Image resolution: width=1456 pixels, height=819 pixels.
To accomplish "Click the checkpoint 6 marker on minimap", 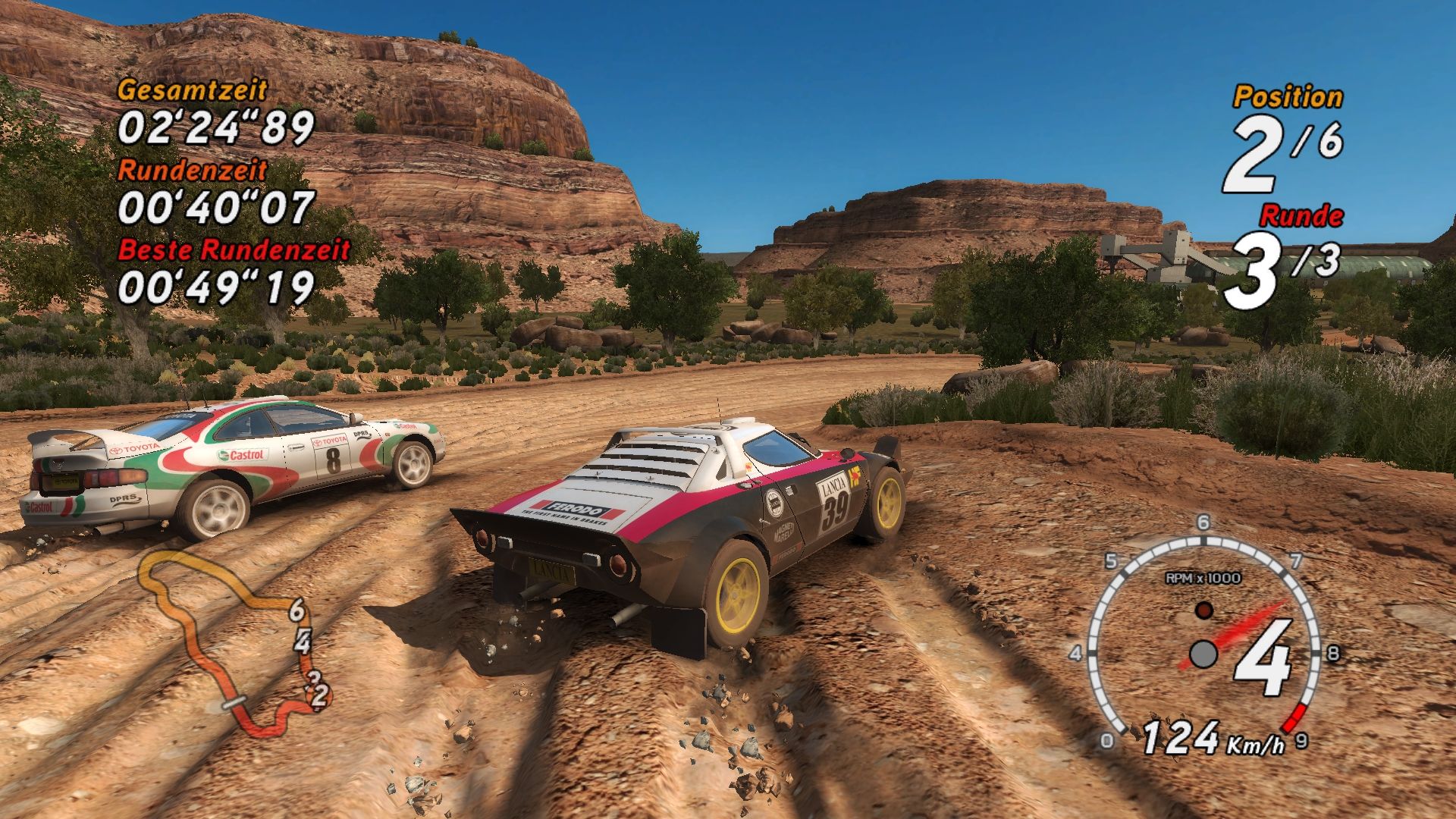I will point(297,609).
